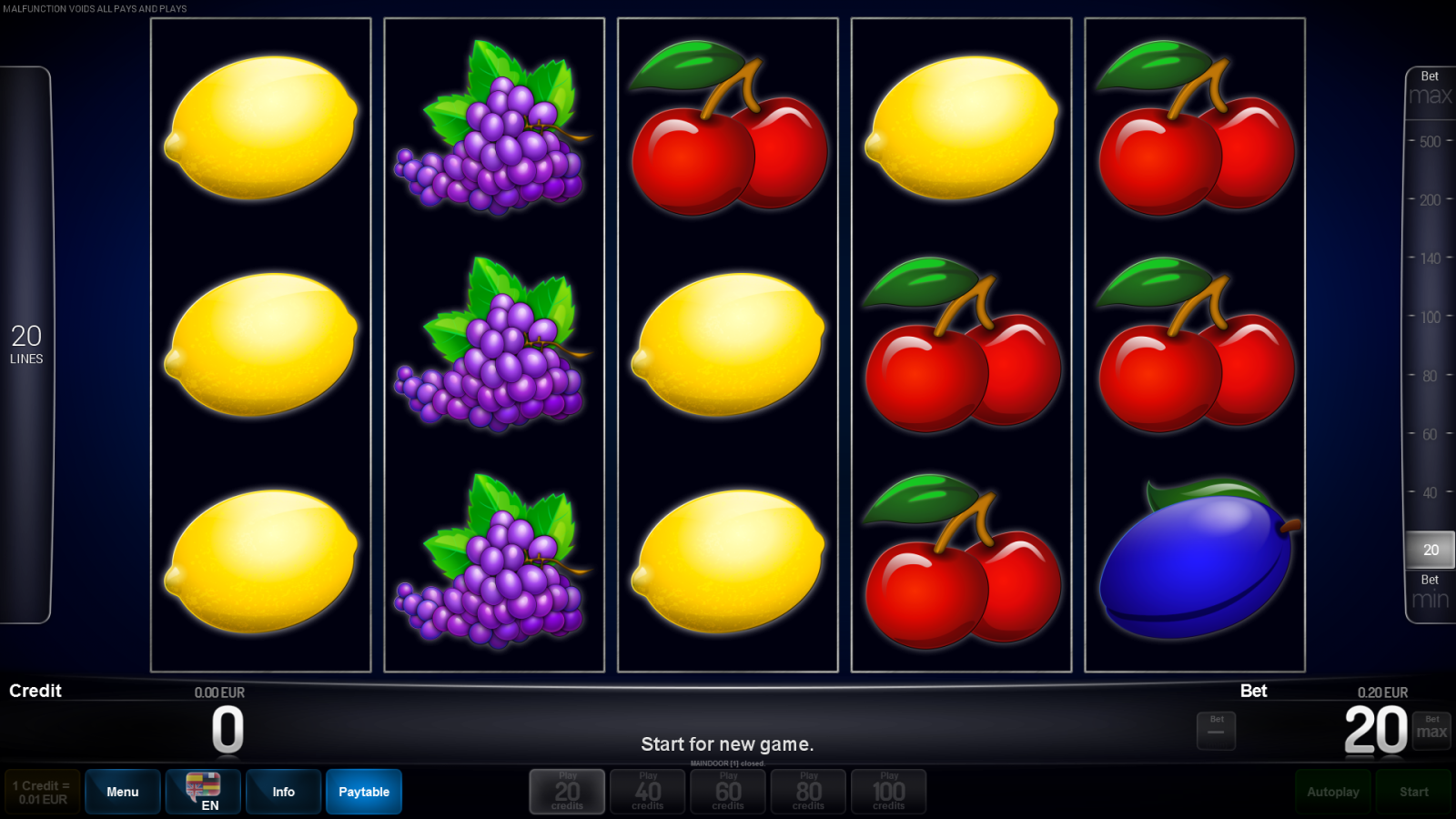The width and height of the screenshot is (1456, 819).
Task: Open the Info screen
Action: (283, 791)
